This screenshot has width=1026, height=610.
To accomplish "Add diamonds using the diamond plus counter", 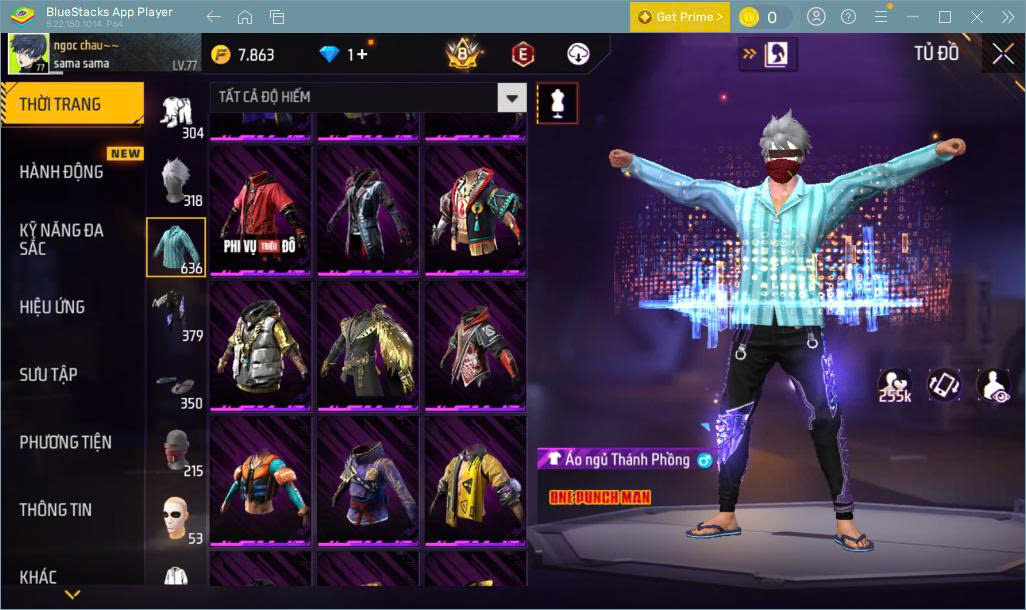I will (345, 55).
